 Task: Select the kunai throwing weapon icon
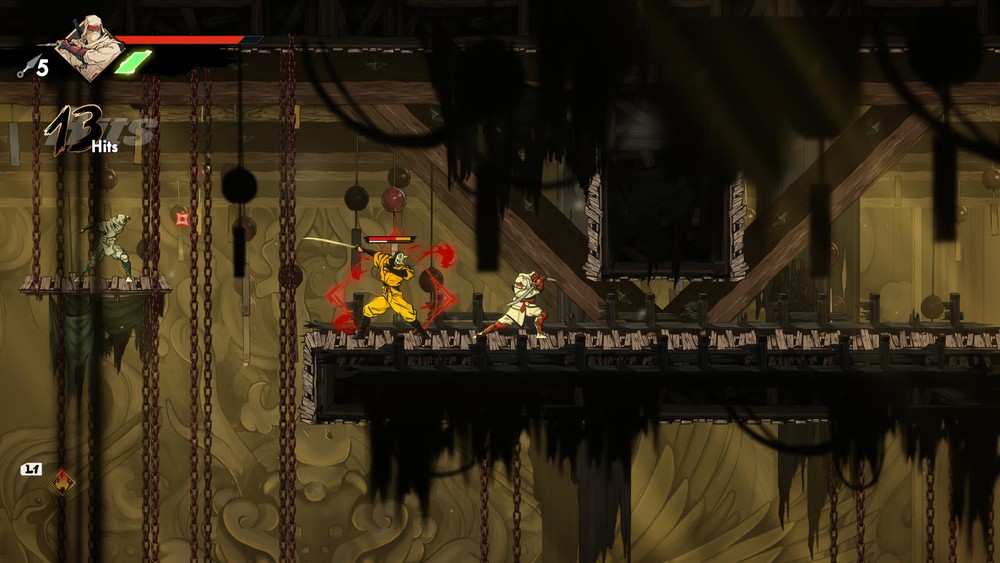[x=28, y=67]
